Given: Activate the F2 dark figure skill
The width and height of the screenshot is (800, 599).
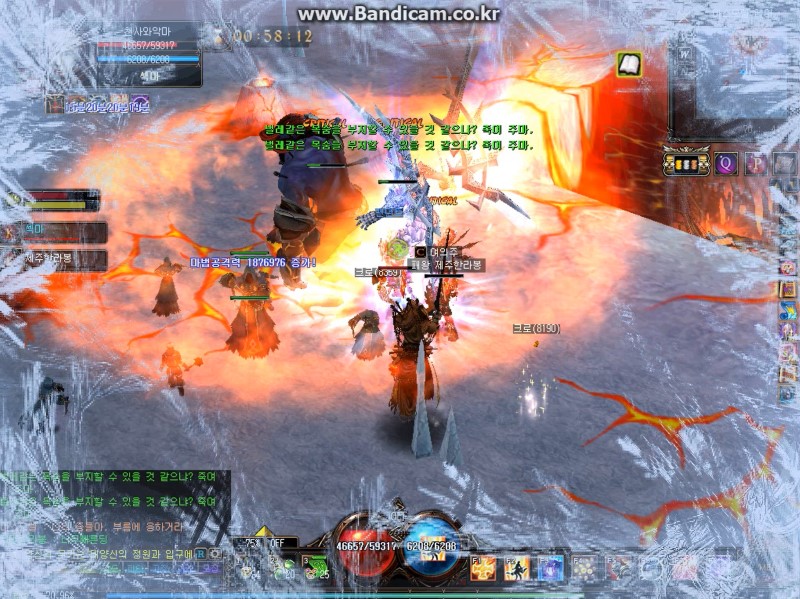Looking at the screenshot, I should point(517,569).
